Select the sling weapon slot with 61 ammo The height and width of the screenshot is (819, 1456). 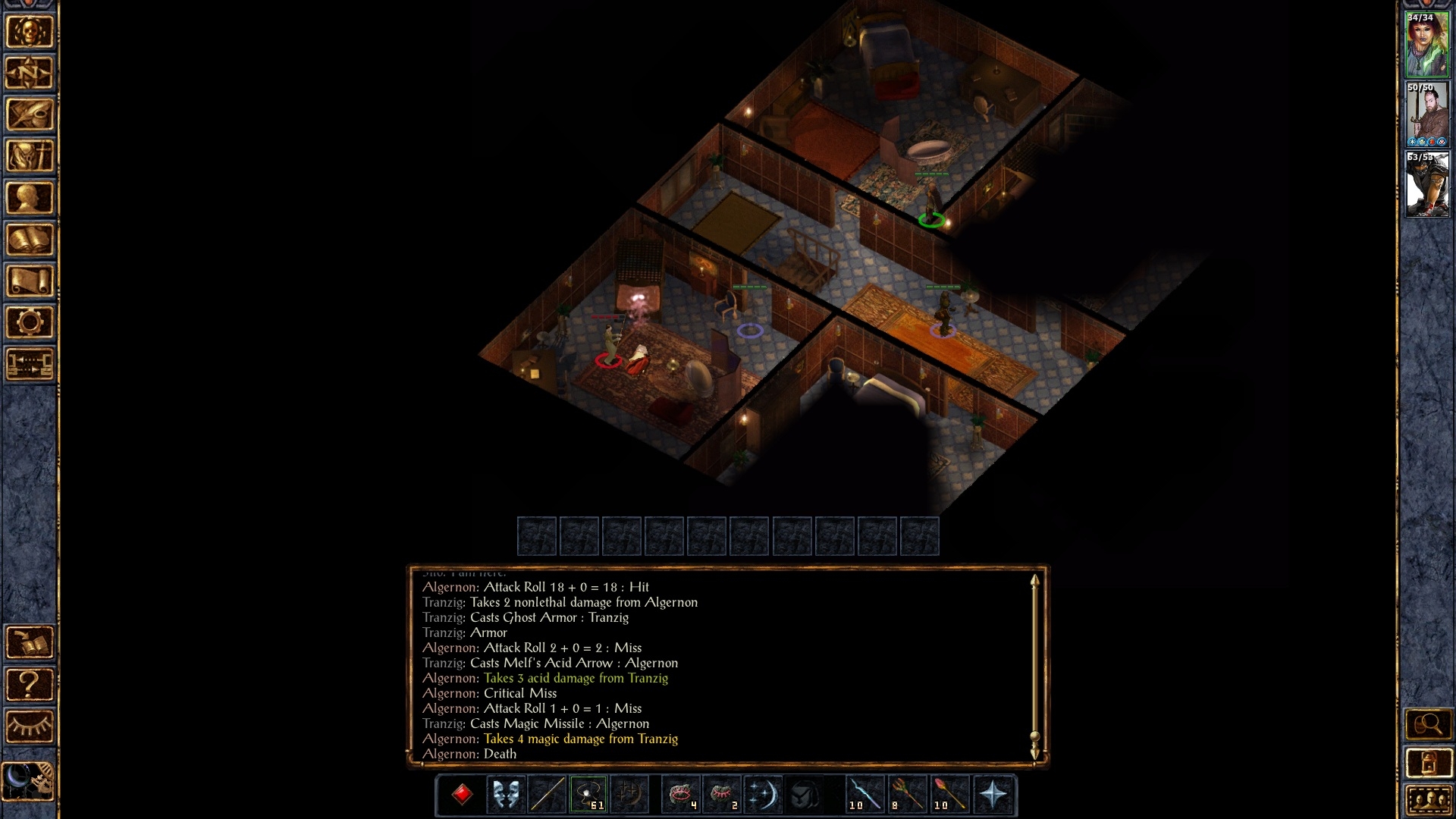[x=588, y=795]
